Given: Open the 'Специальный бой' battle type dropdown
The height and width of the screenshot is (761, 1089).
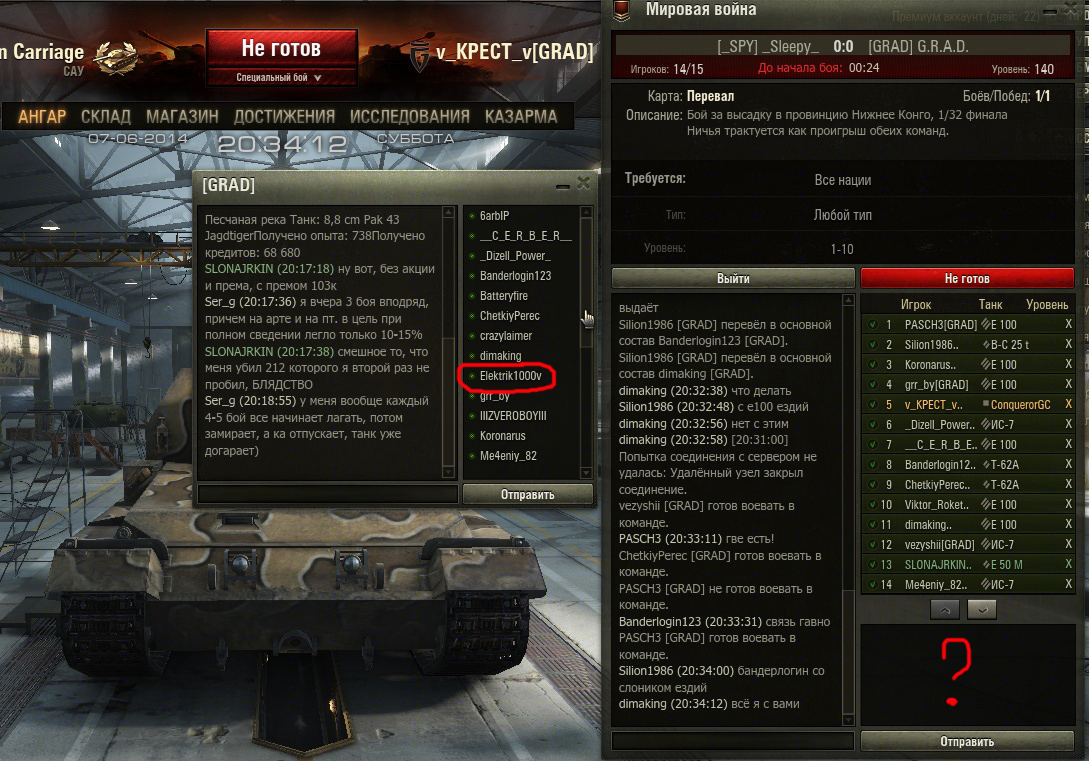Looking at the screenshot, I should tap(280, 77).
